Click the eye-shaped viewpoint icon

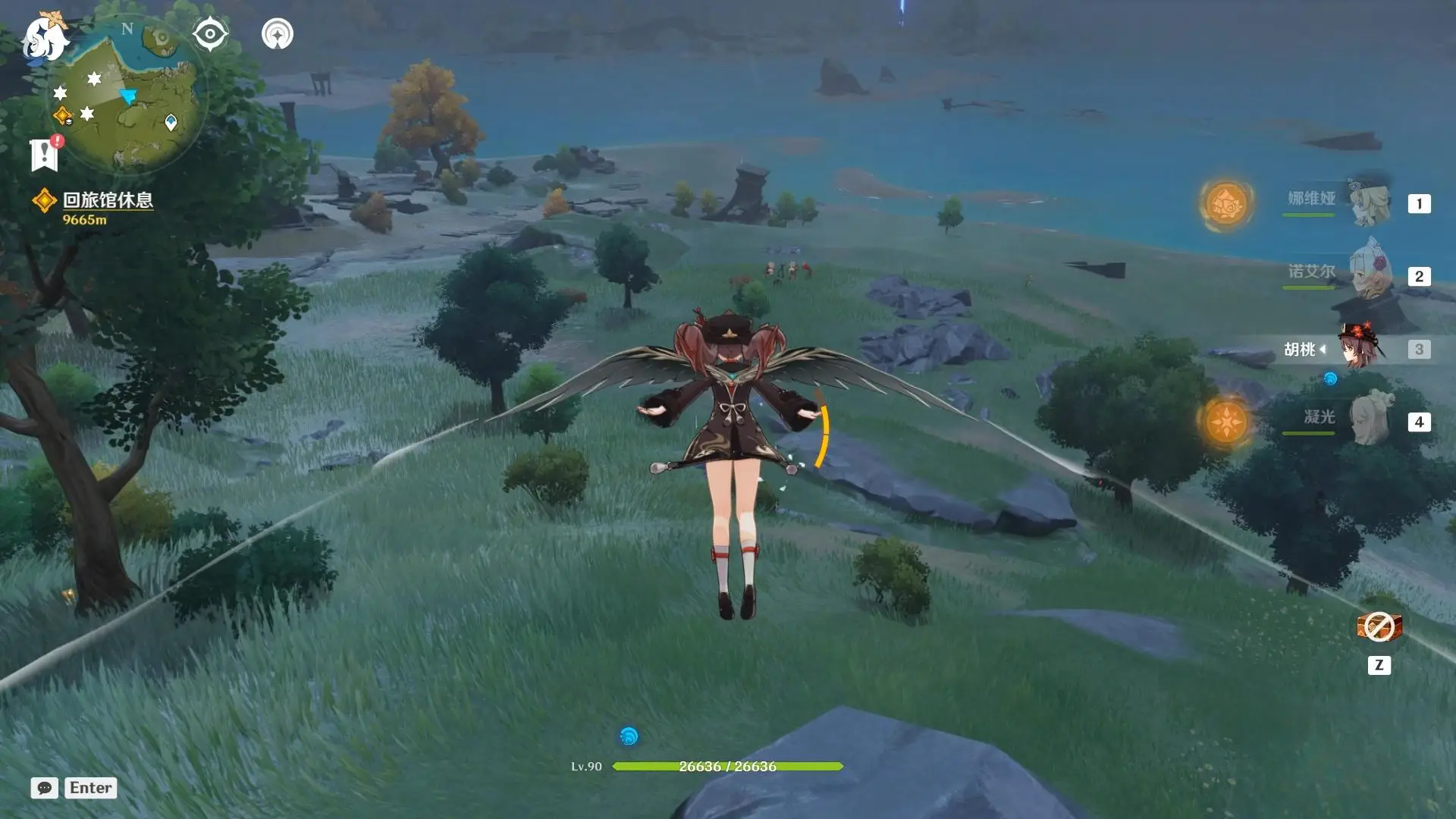coord(210,34)
